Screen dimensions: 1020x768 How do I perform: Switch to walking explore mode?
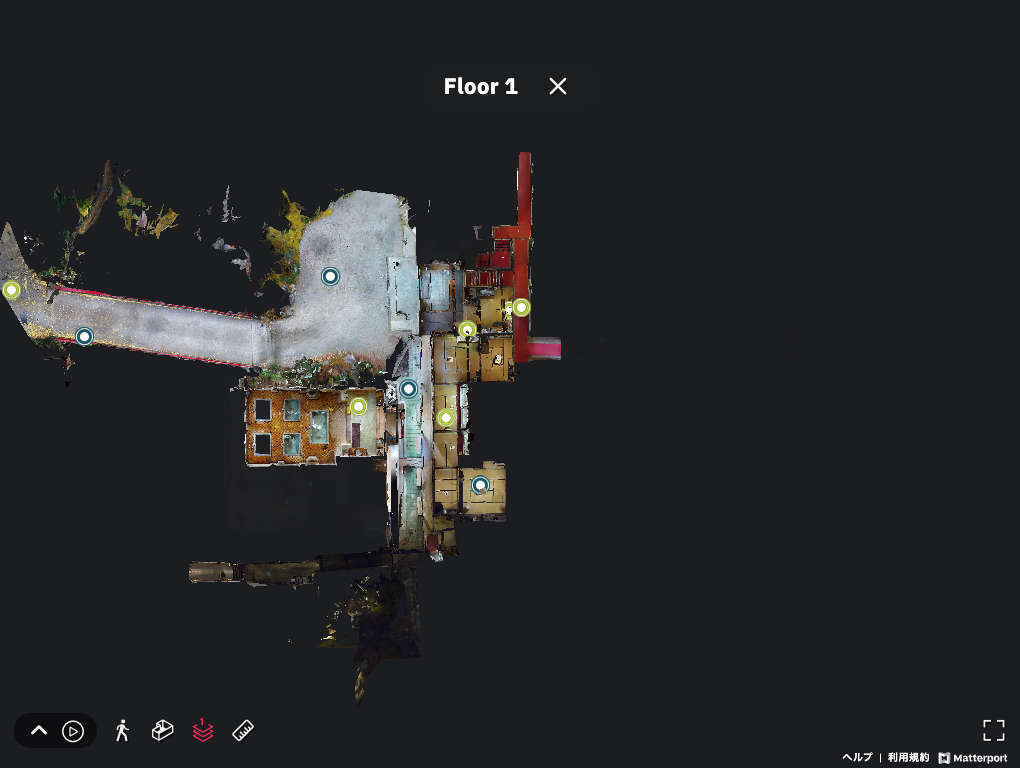point(122,731)
